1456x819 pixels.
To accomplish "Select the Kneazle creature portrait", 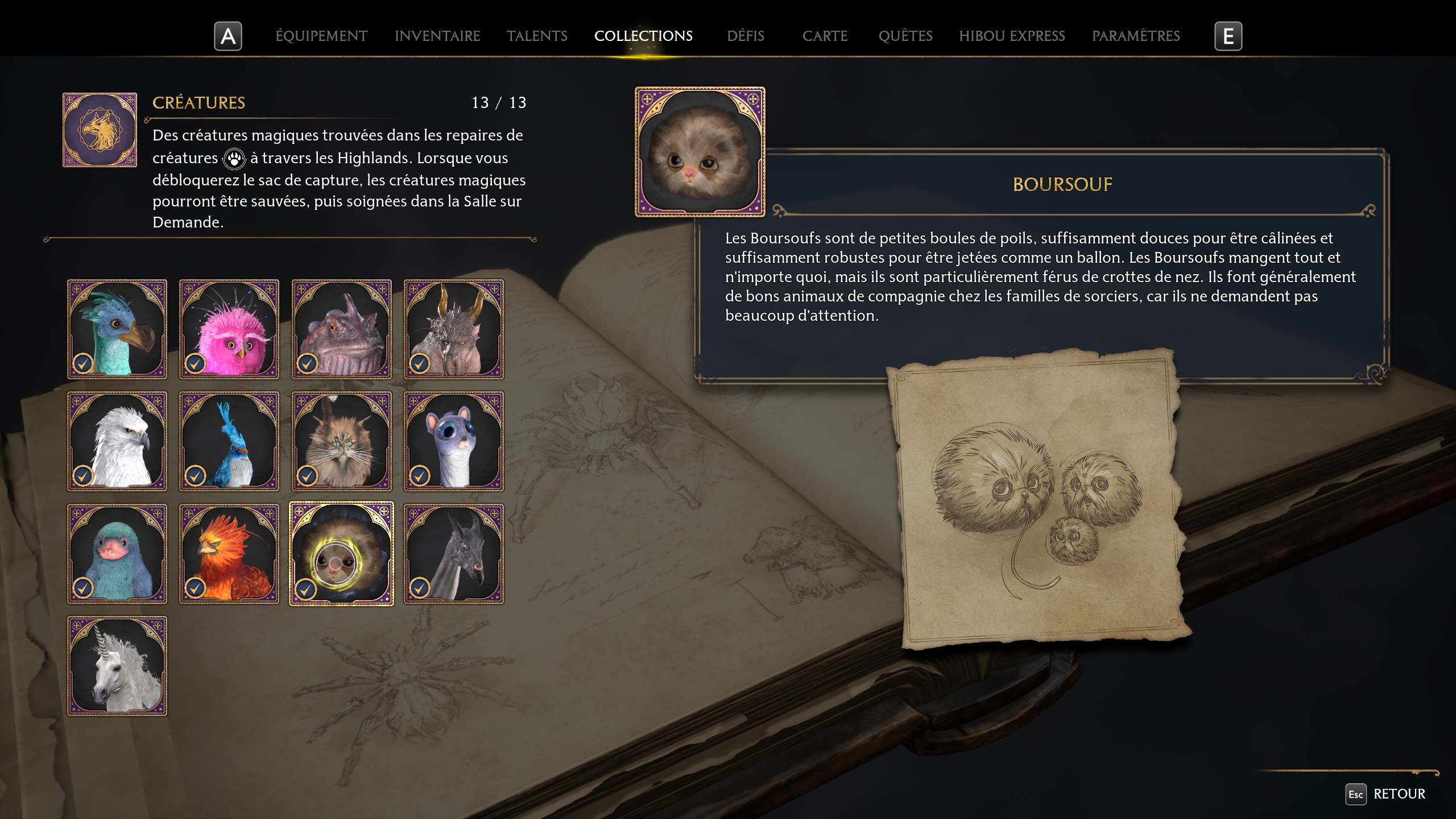I will [341, 441].
